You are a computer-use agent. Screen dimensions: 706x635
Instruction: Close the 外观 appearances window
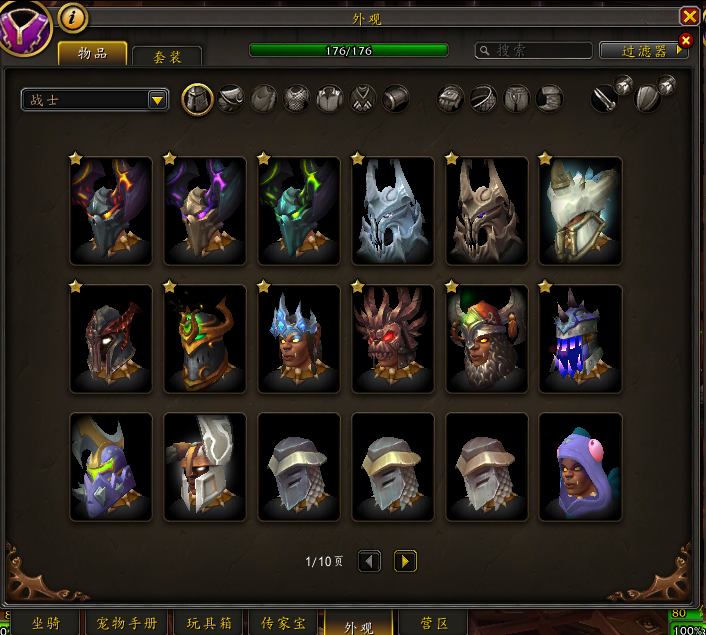tap(689, 16)
